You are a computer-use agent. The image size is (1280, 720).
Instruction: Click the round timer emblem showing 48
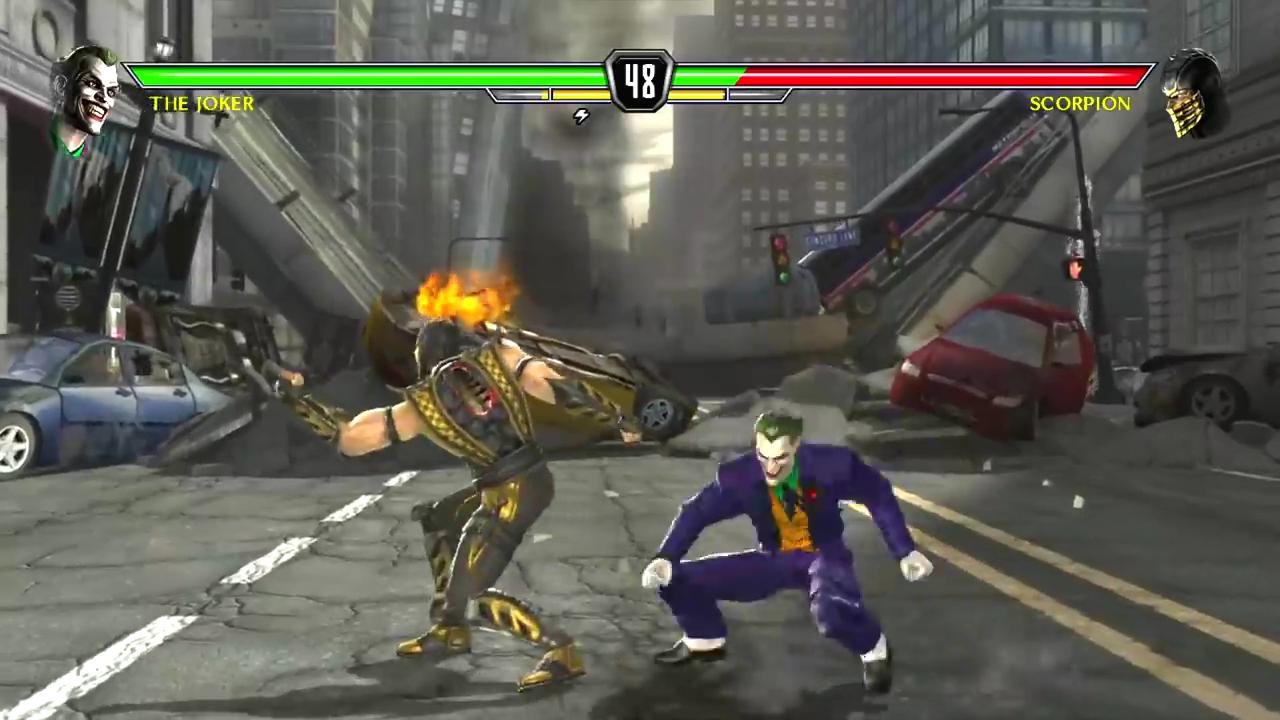pos(640,80)
